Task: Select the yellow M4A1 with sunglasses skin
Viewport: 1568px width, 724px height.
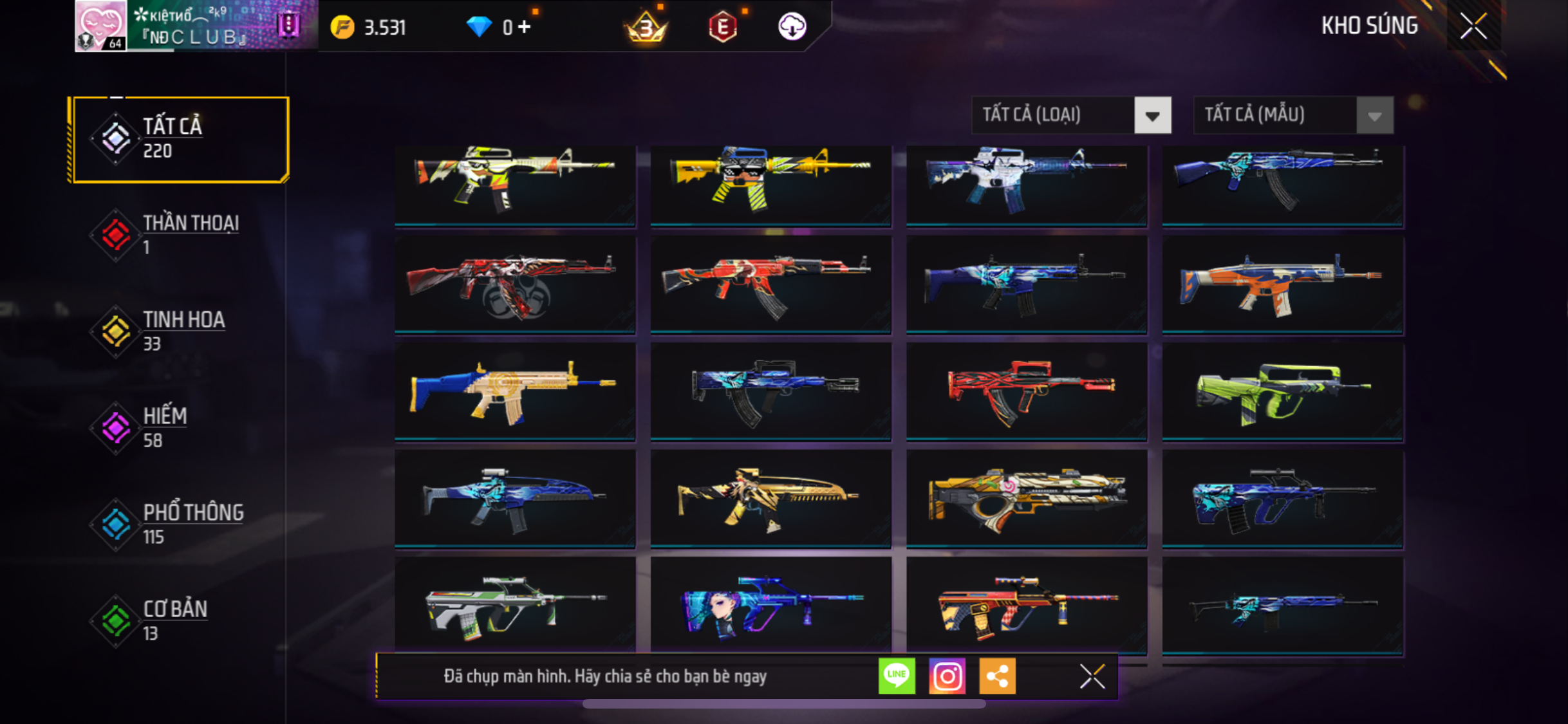Action: click(770, 185)
